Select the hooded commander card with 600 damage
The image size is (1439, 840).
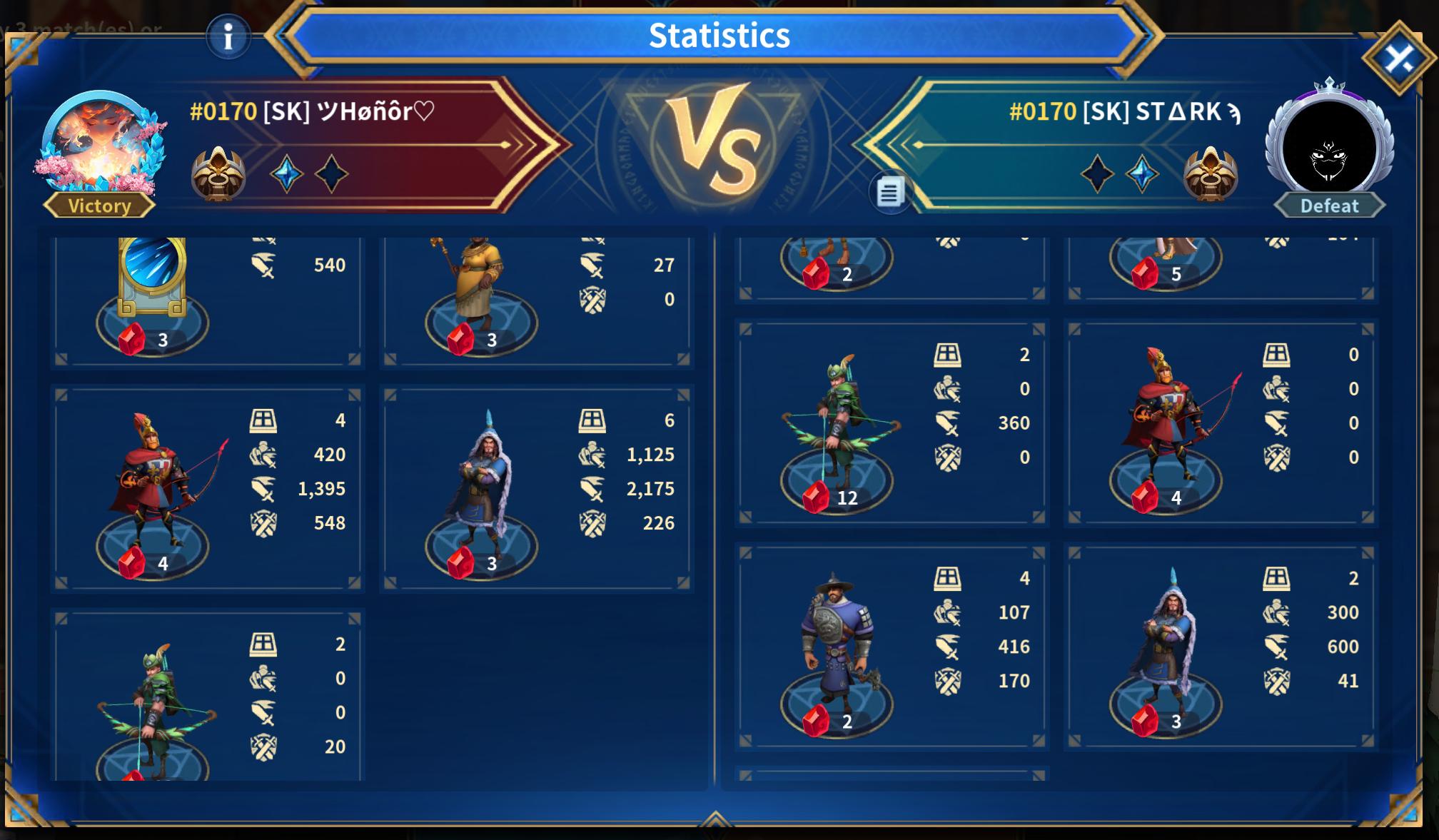pos(1221,647)
